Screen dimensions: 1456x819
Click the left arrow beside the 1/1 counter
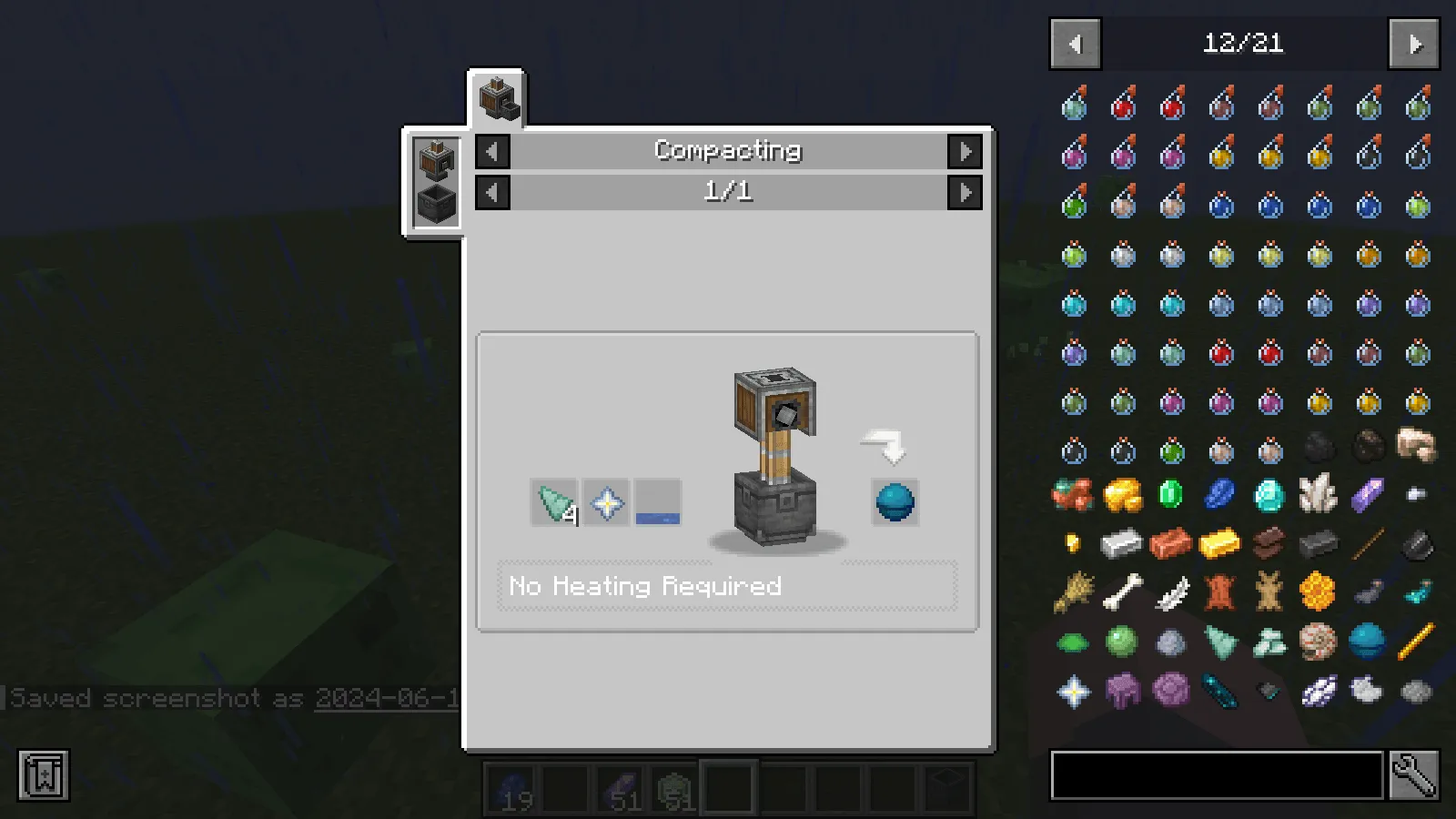491,192
